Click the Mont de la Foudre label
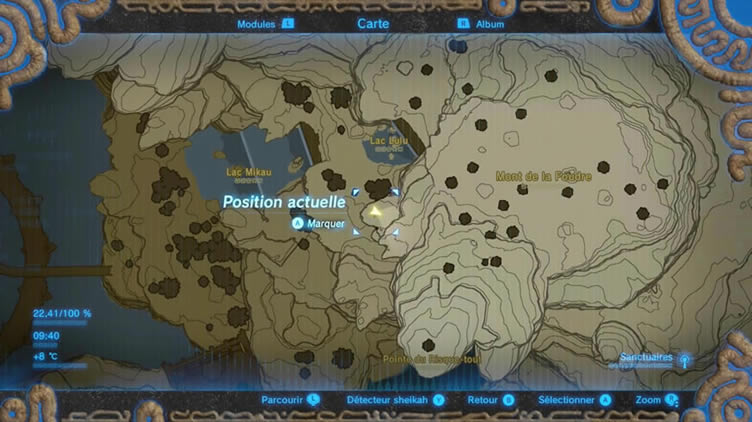Viewport: 752px width, 422px height. pyautogui.click(x=544, y=177)
